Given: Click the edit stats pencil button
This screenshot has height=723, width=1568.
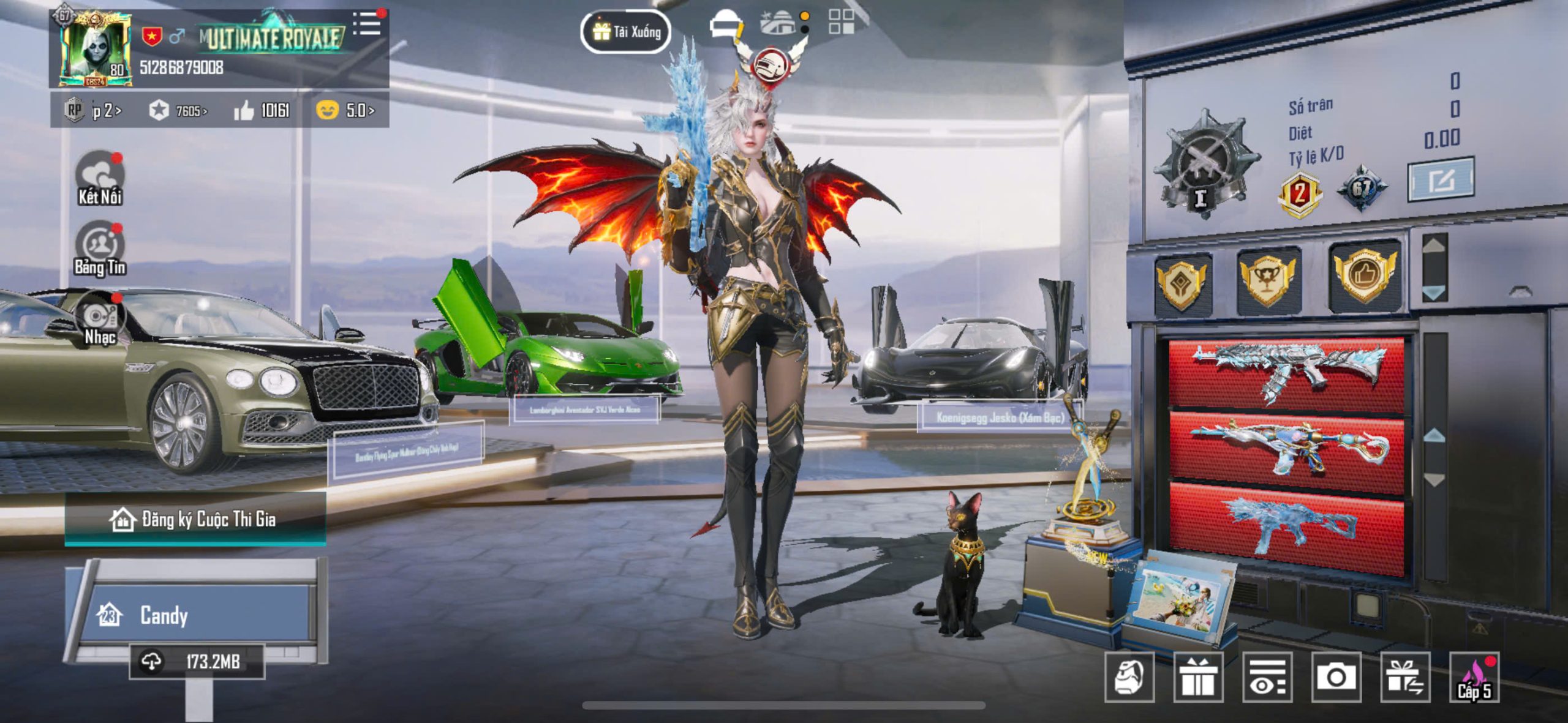Looking at the screenshot, I should (1441, 180).
